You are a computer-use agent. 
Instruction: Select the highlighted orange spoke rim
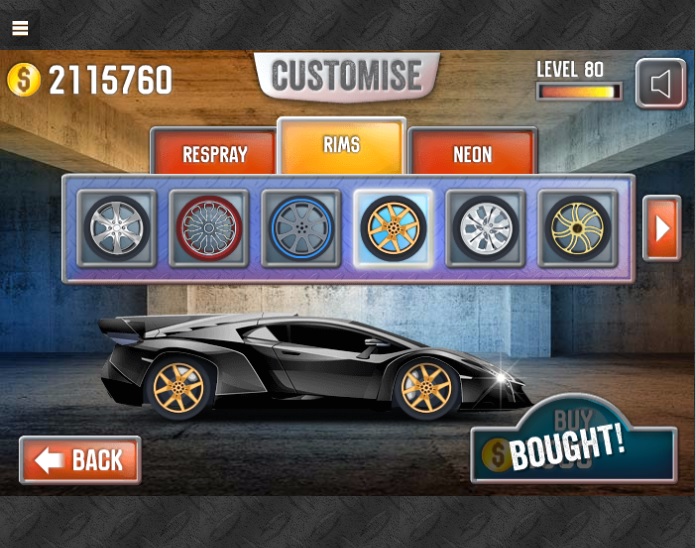393,228
